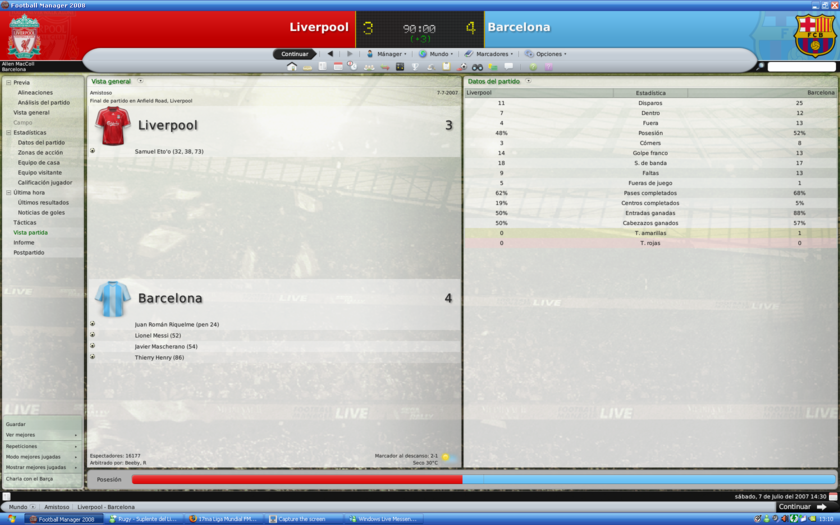Image resolution: width=840 pixels, height=525 pixels.
Task: Open Equipo de casa stats
Action: [x=38, y=163]
